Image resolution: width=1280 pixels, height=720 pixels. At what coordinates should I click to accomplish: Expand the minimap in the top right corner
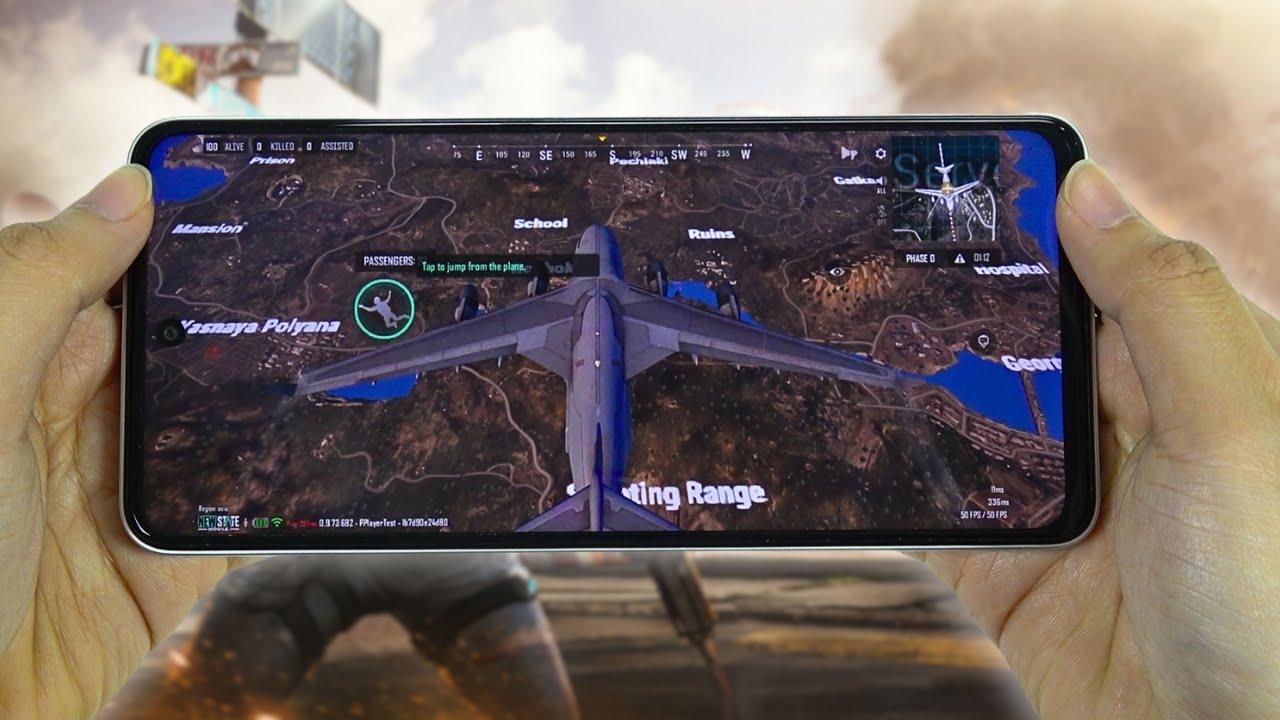point(946,195)
